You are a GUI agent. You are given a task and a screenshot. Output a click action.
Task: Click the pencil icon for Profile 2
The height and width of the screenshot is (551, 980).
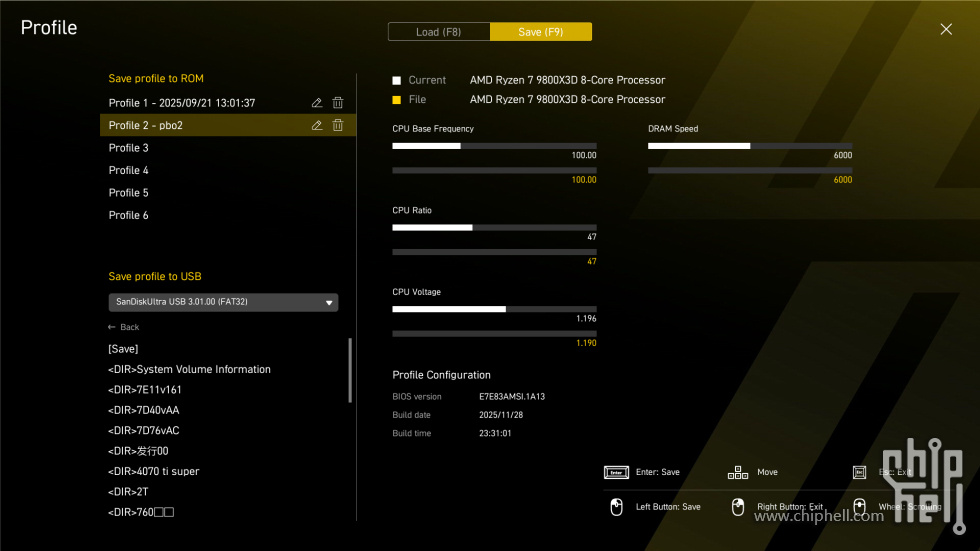317,125
